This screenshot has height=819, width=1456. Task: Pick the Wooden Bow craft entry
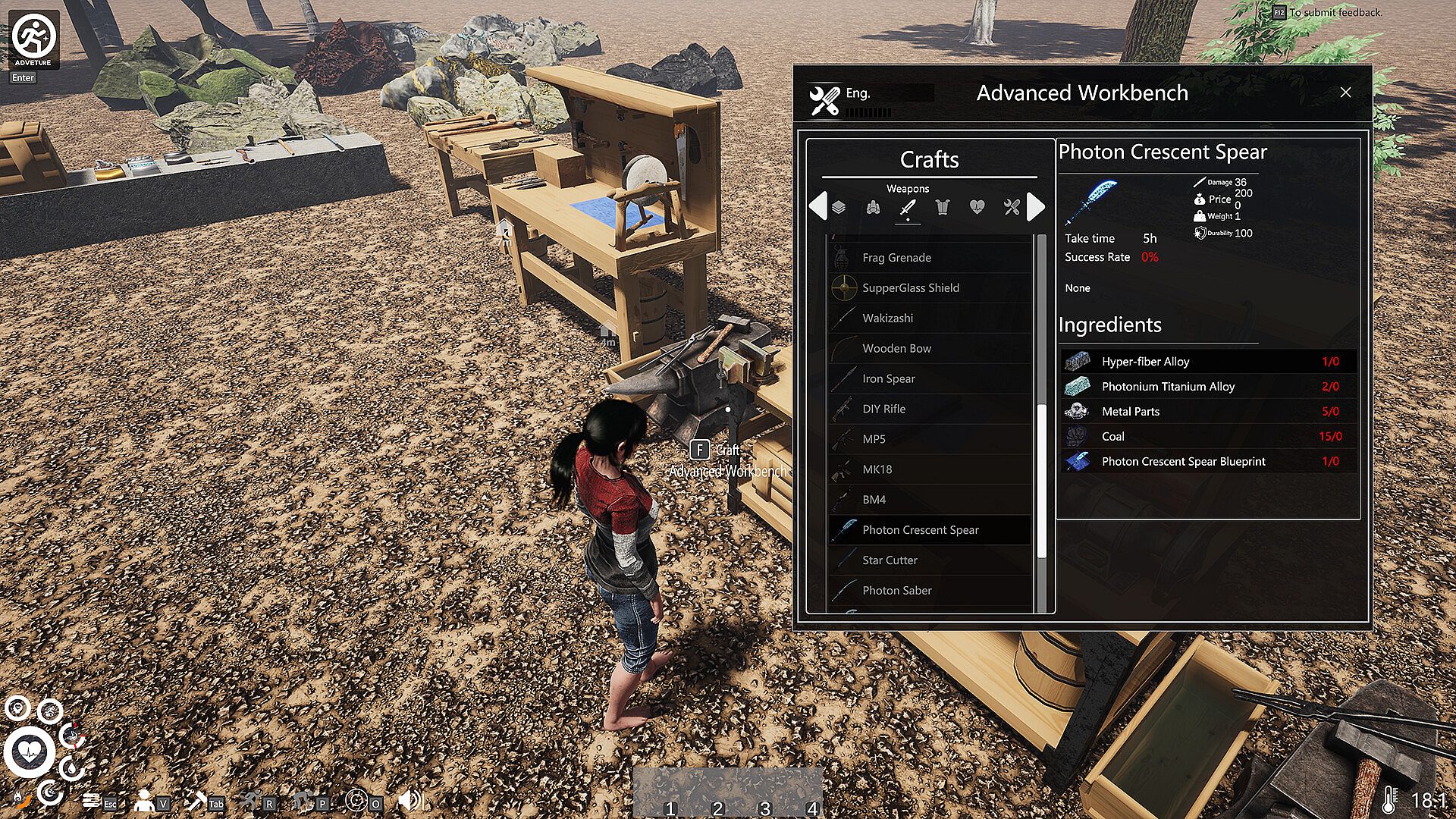(x=896, y=349)
